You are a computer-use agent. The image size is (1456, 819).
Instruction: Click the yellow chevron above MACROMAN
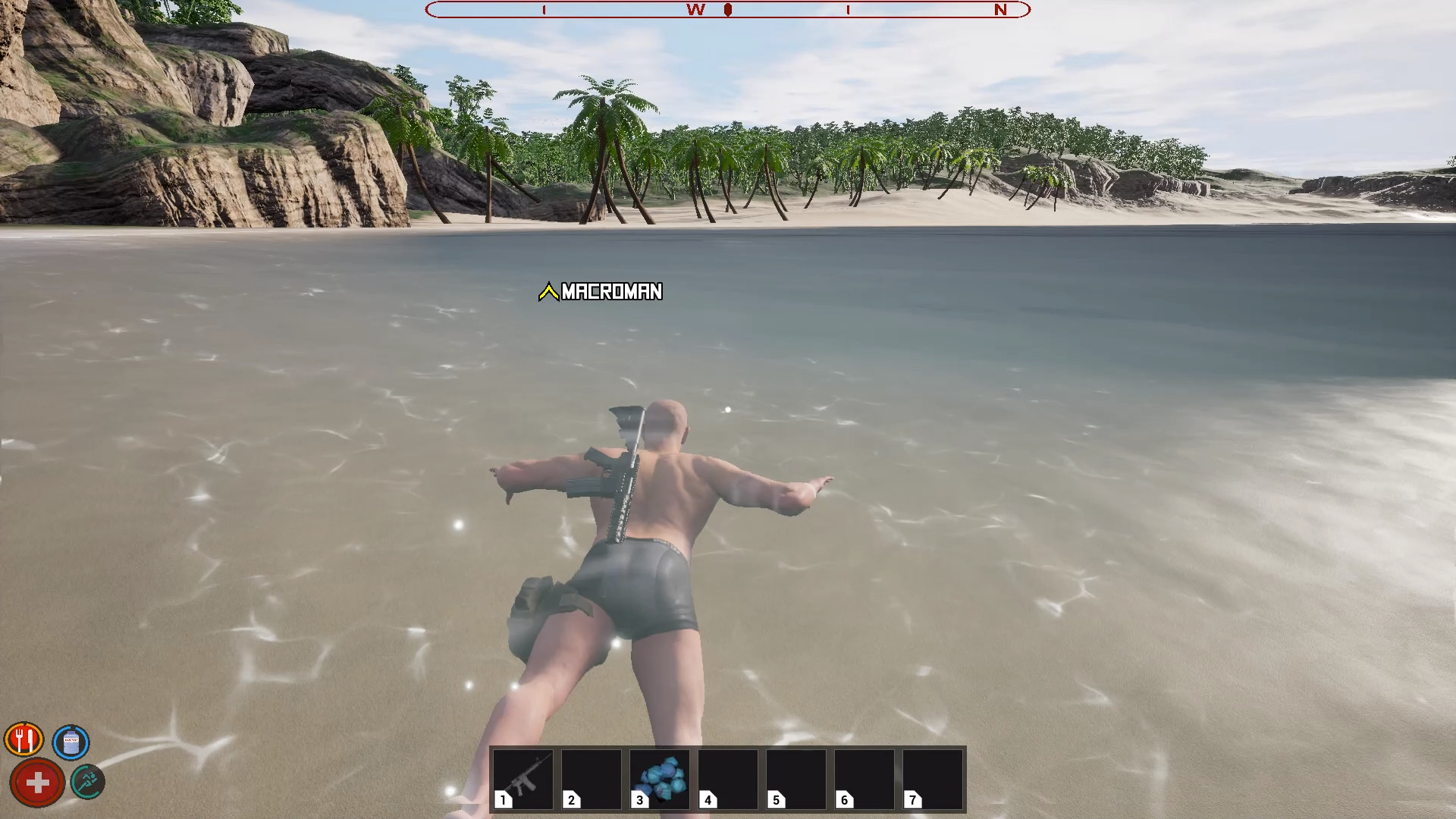(x=548, y=290)
